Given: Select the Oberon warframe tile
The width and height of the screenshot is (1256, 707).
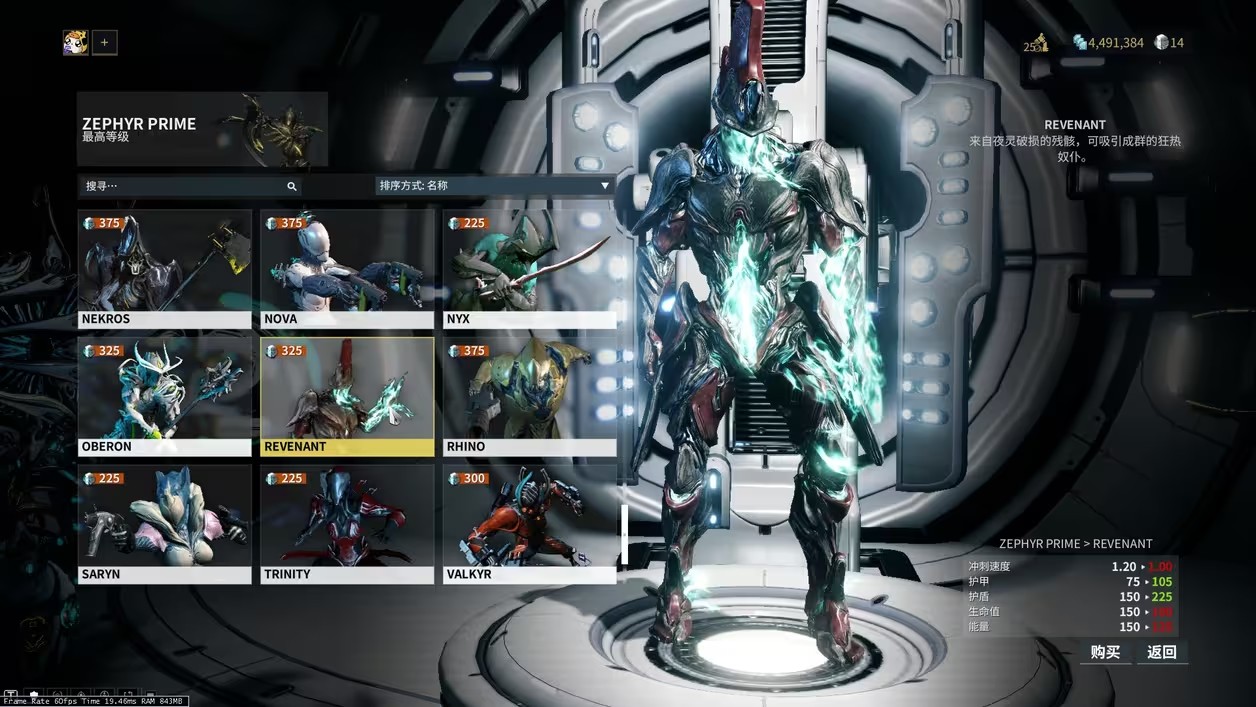Looking at the screenshot, I should click(x=165, y=396).
